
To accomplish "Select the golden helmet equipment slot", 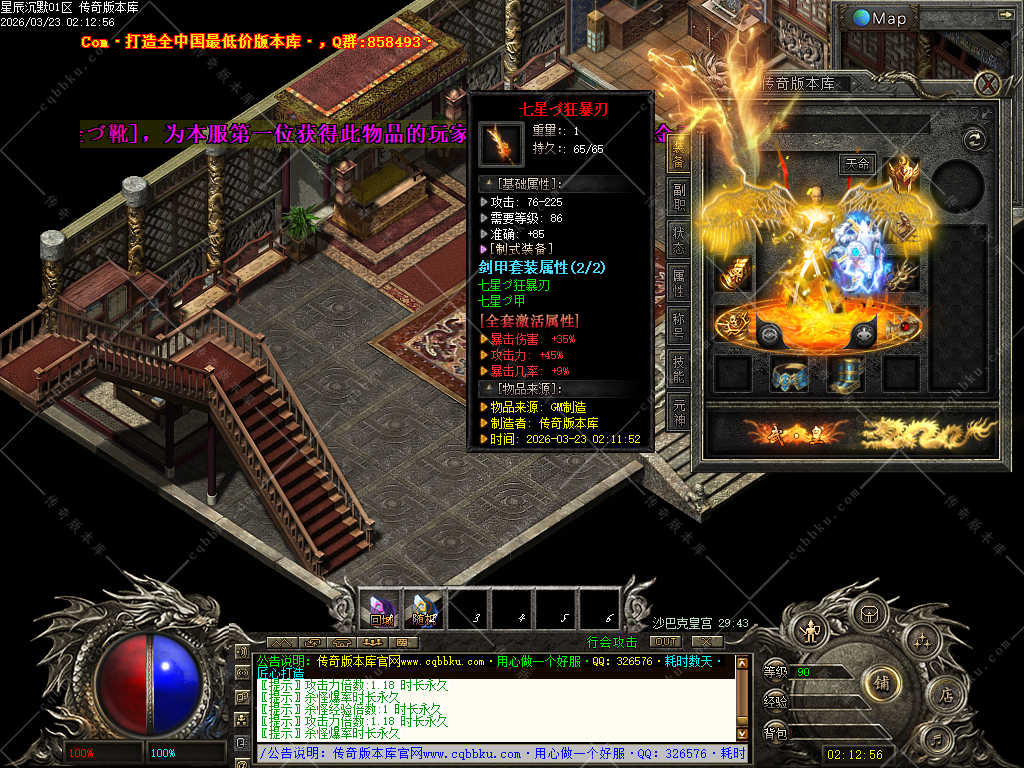I will (902, 173).
